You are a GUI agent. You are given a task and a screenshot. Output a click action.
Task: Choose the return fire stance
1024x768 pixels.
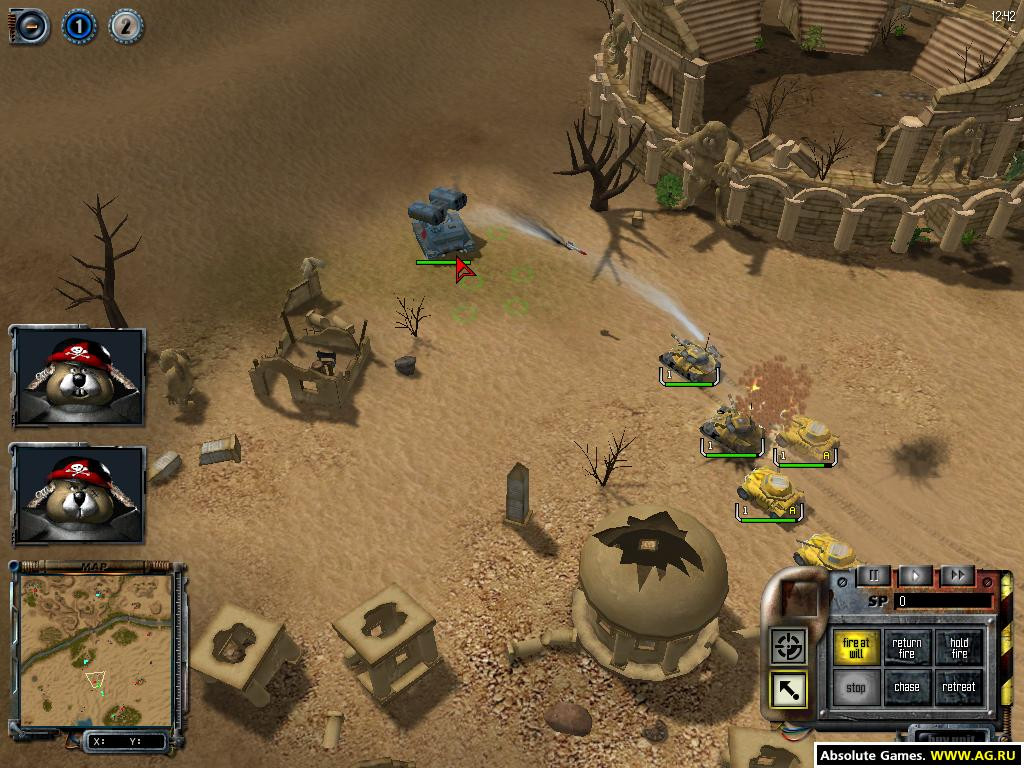[907, 648]
